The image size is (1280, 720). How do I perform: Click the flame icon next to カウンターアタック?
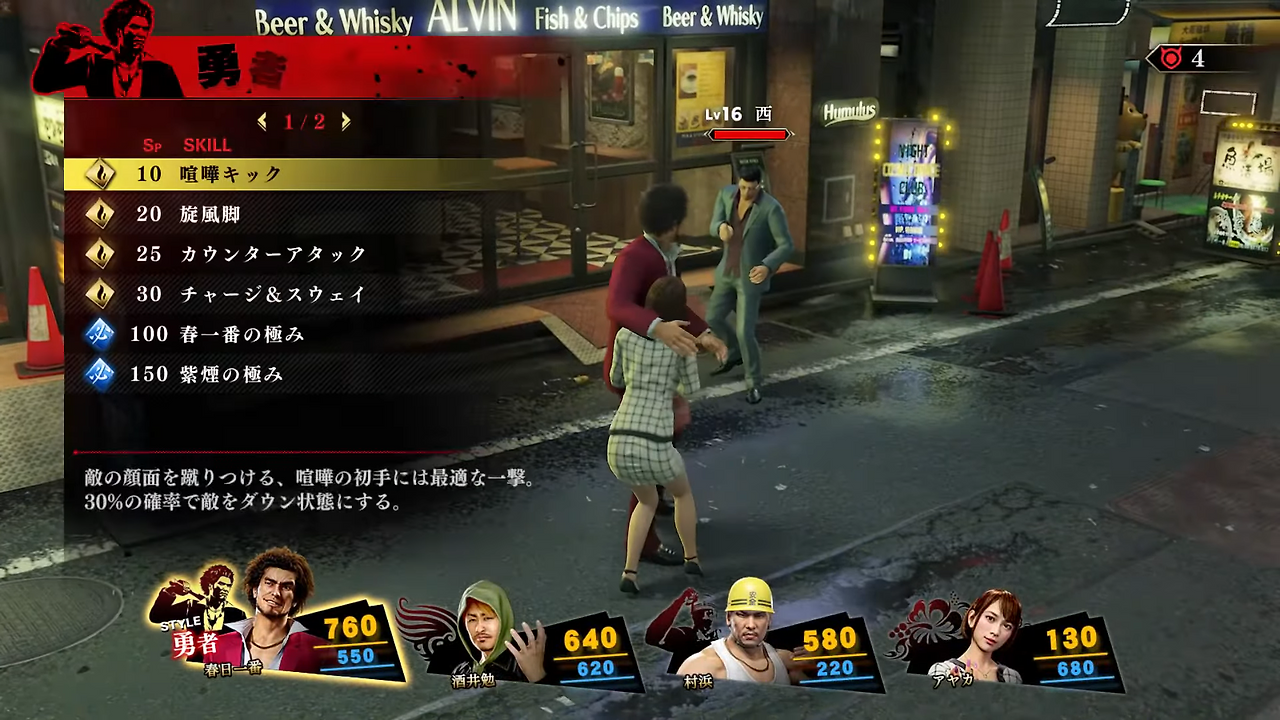coord(101,253)
